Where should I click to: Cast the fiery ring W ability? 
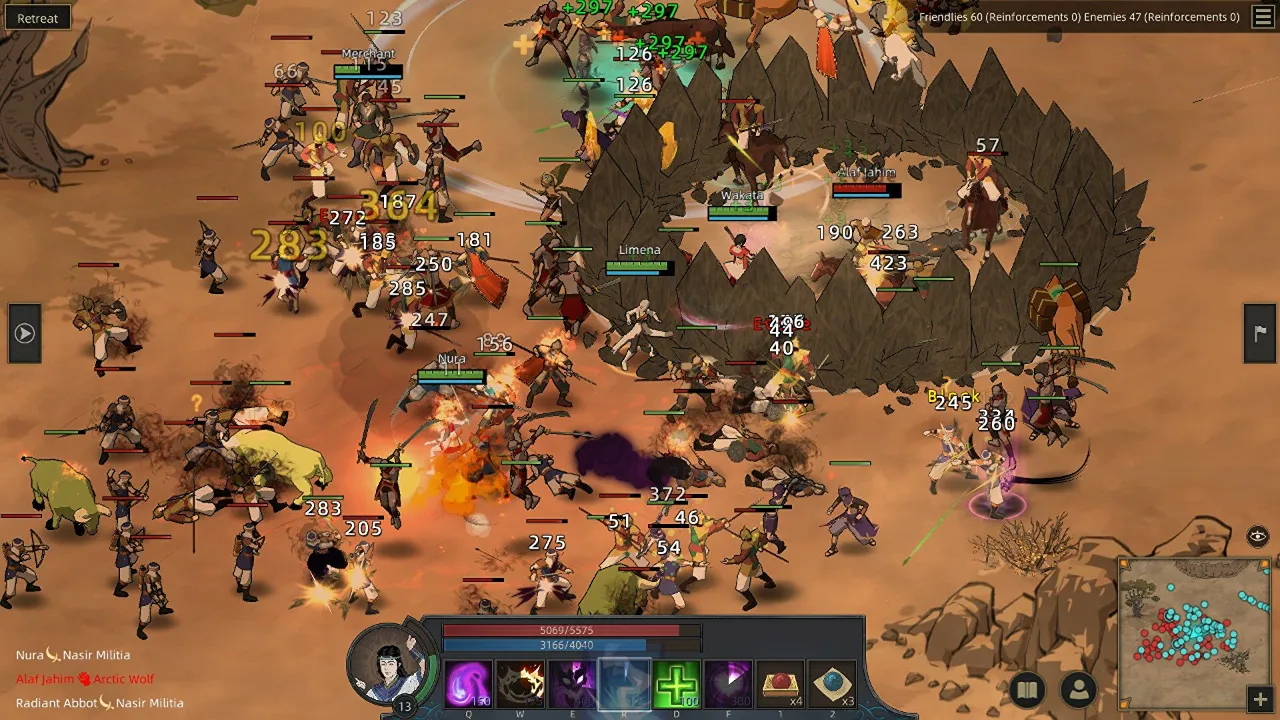[x=520, y=684]
